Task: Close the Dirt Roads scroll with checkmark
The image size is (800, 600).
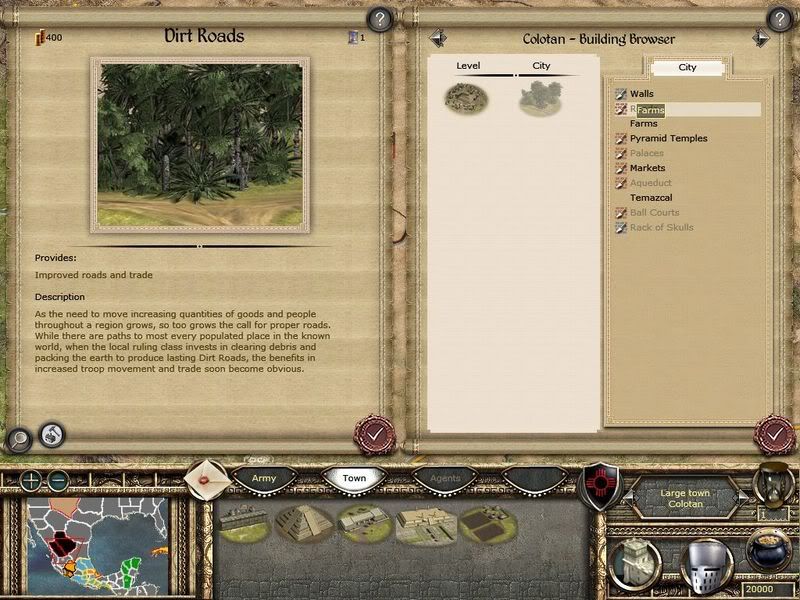Action: coord(375,436)
